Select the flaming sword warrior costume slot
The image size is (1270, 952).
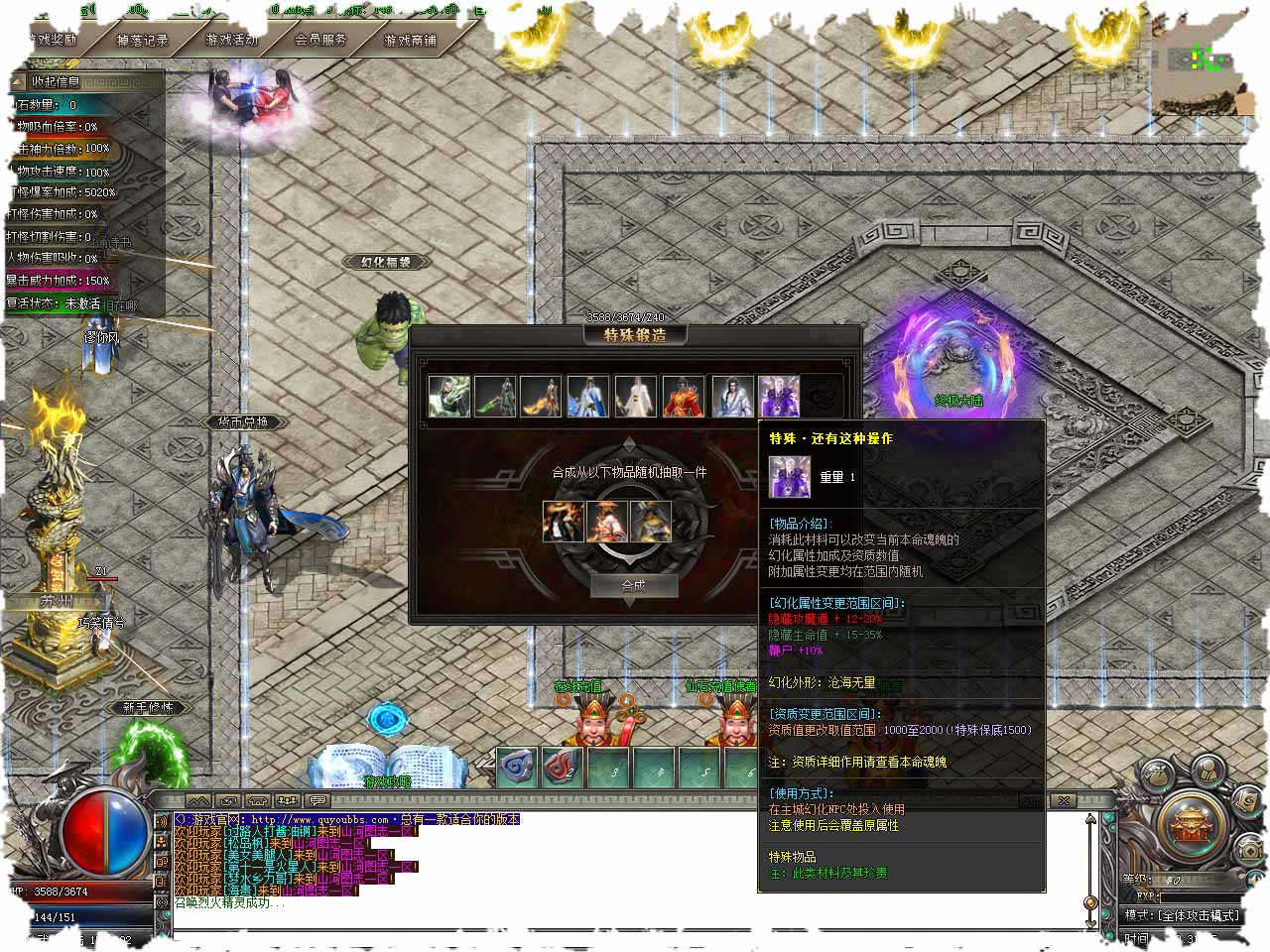(541, 396)
